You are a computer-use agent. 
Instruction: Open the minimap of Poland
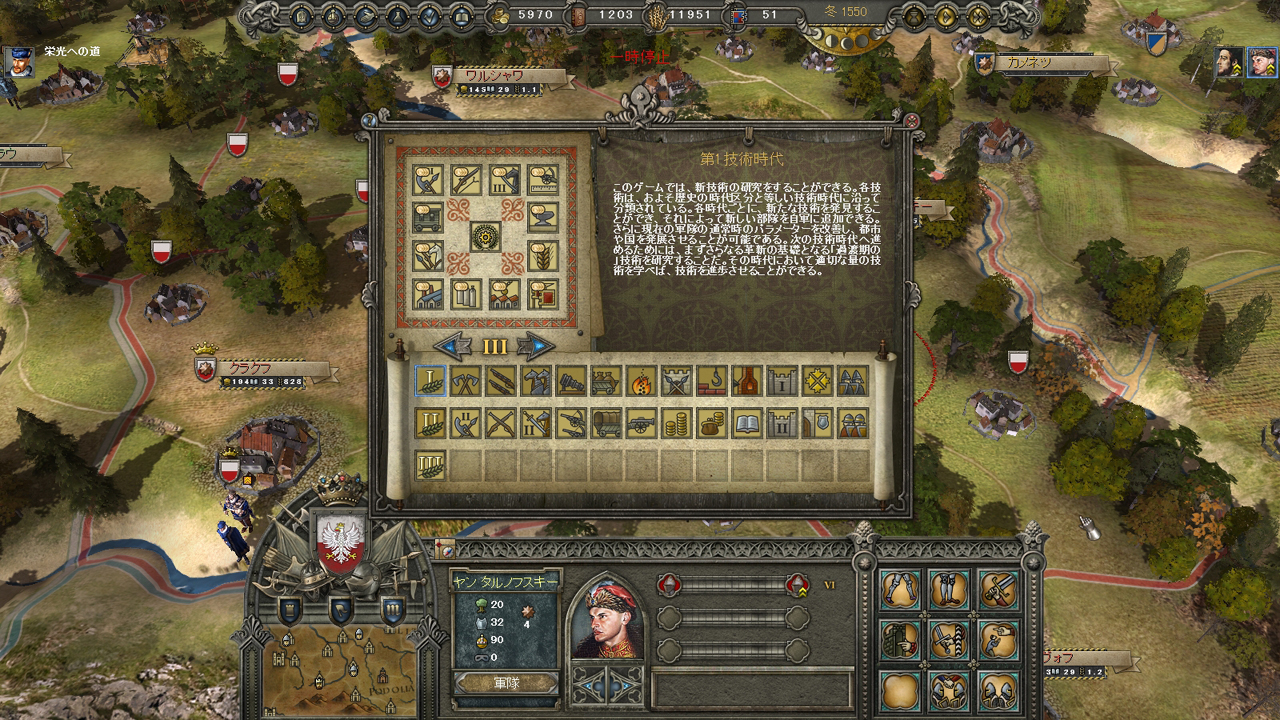pos(342,667)
